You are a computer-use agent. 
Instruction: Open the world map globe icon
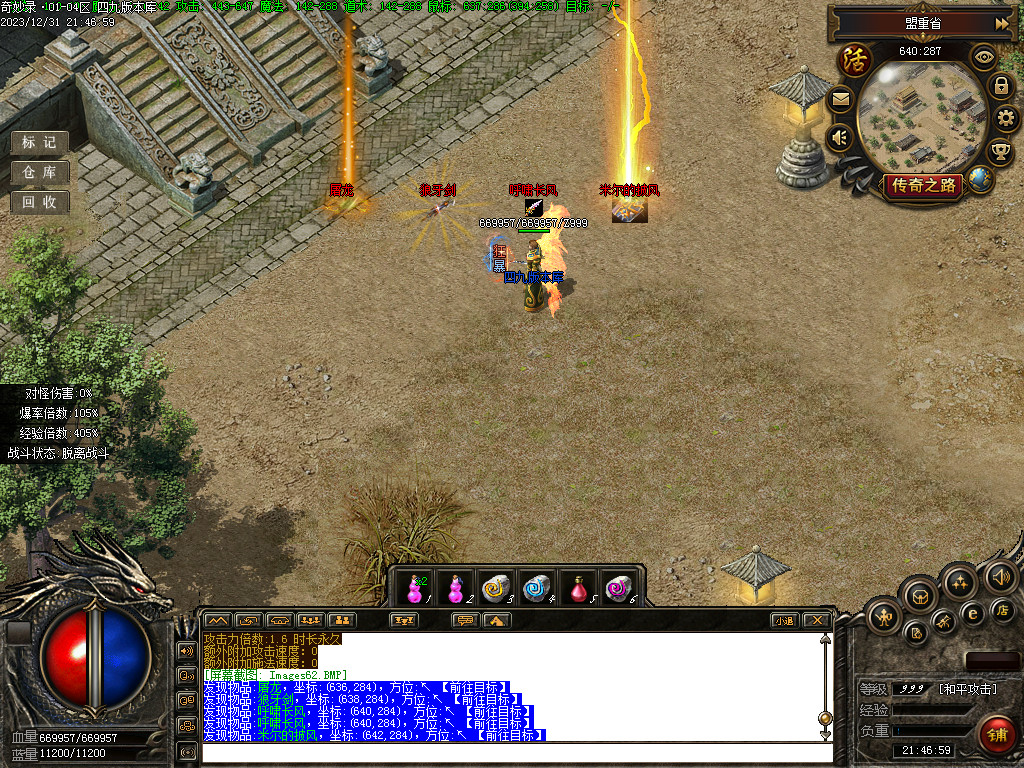(x=981, y=180)
